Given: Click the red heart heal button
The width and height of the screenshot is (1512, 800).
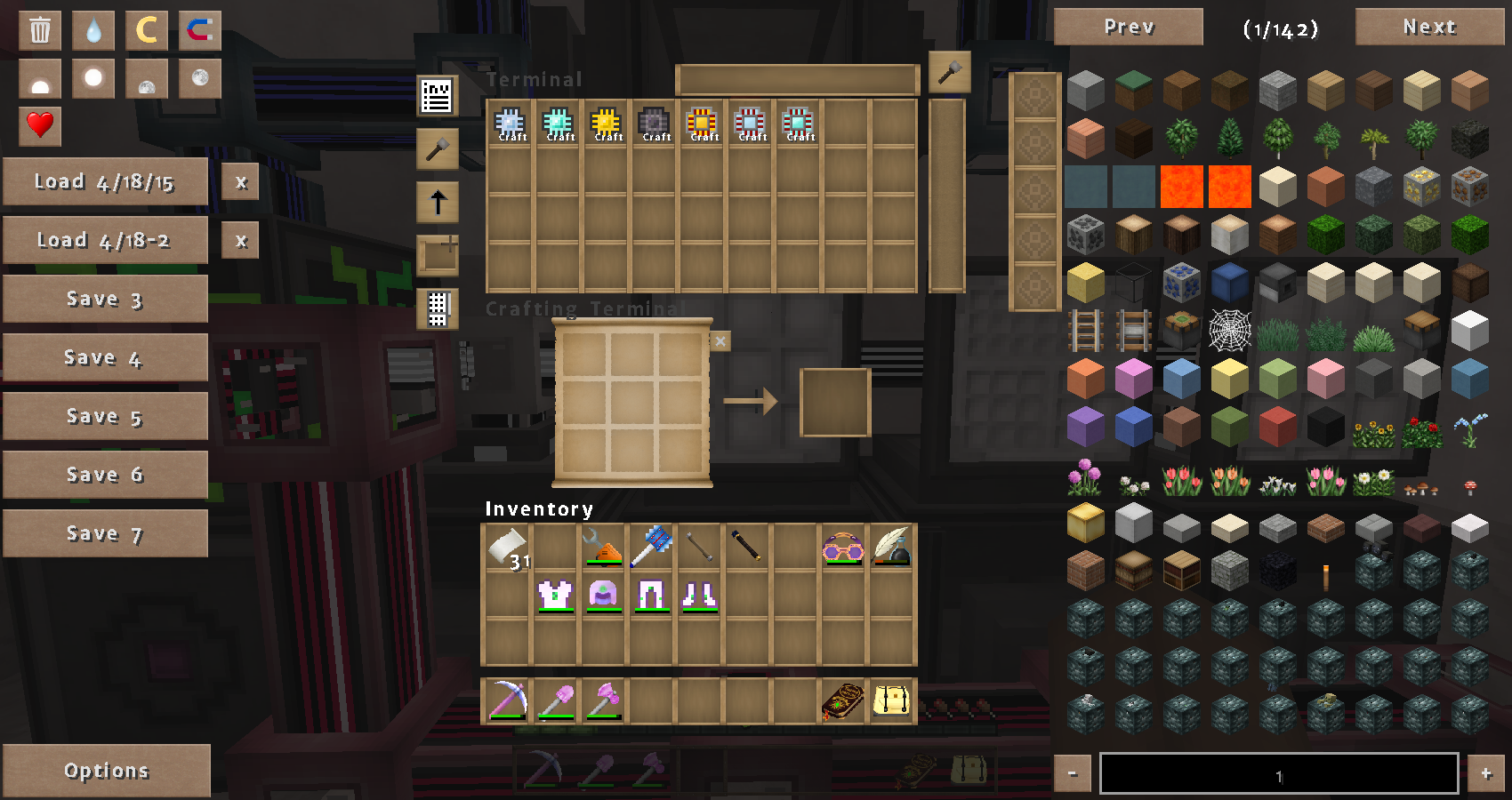Looking at the screenshot, I should (40, 124).
